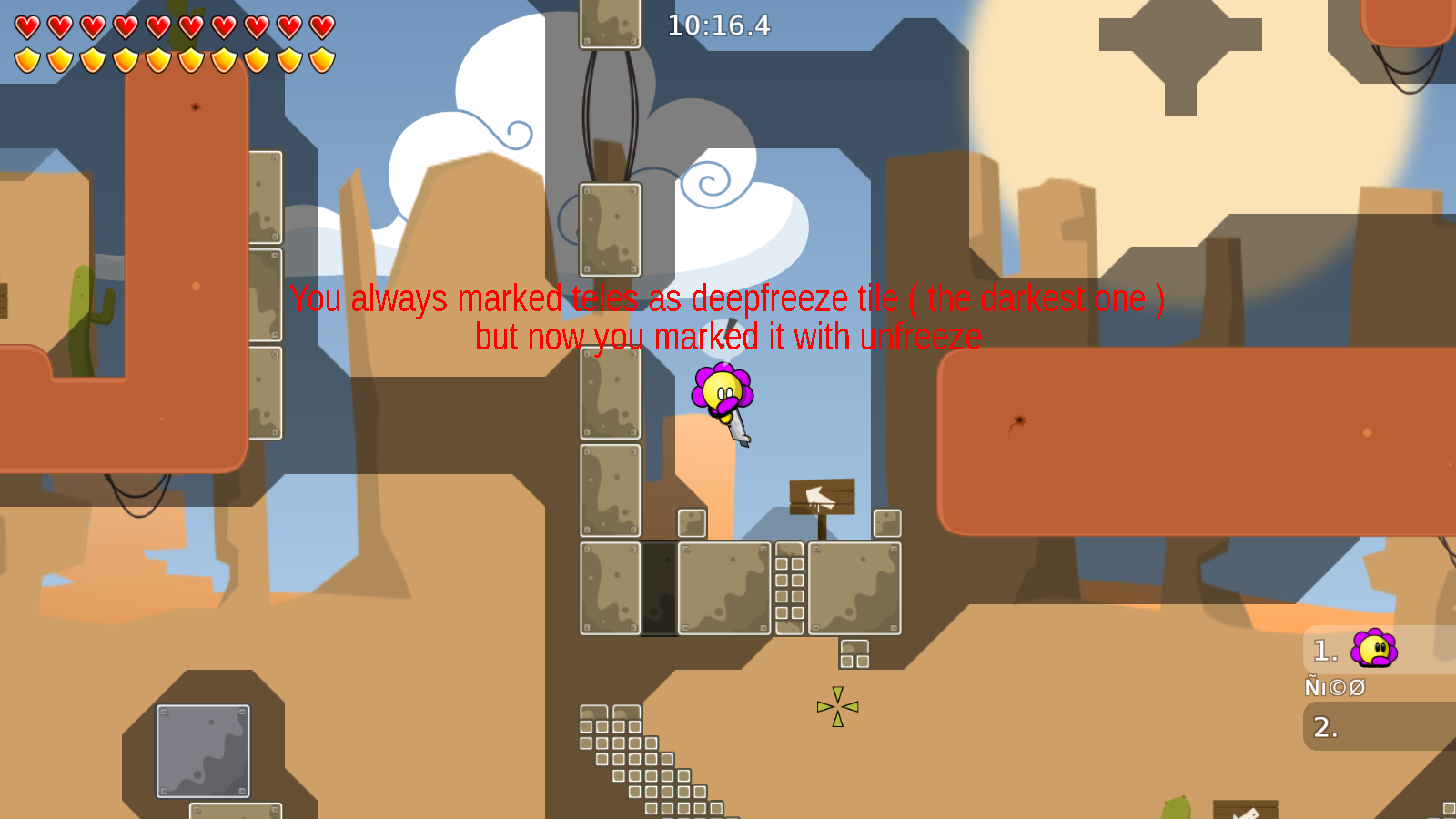Click the first red heart in the health bar
This screenshot has width=1456, height=819.
pyautogui.click(x=26, y=25)
